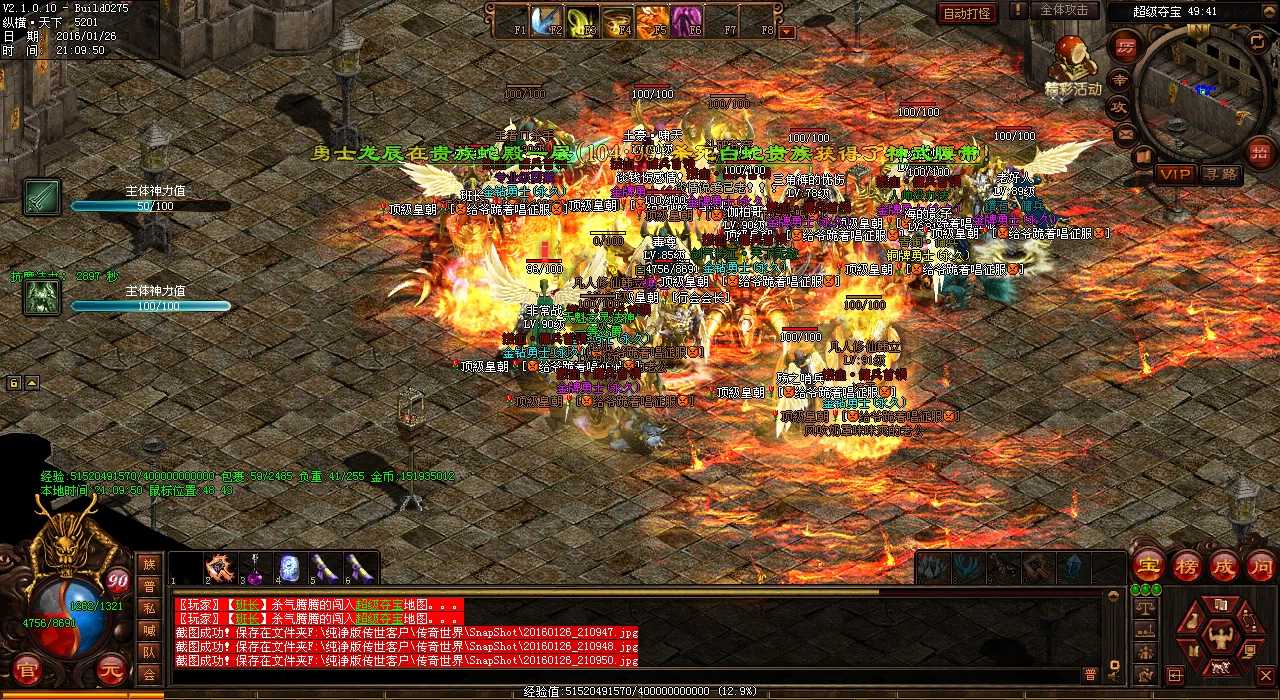Activate the 寻路 pathfinding button
The image size is (1280, 700).
pos(1221,173)
